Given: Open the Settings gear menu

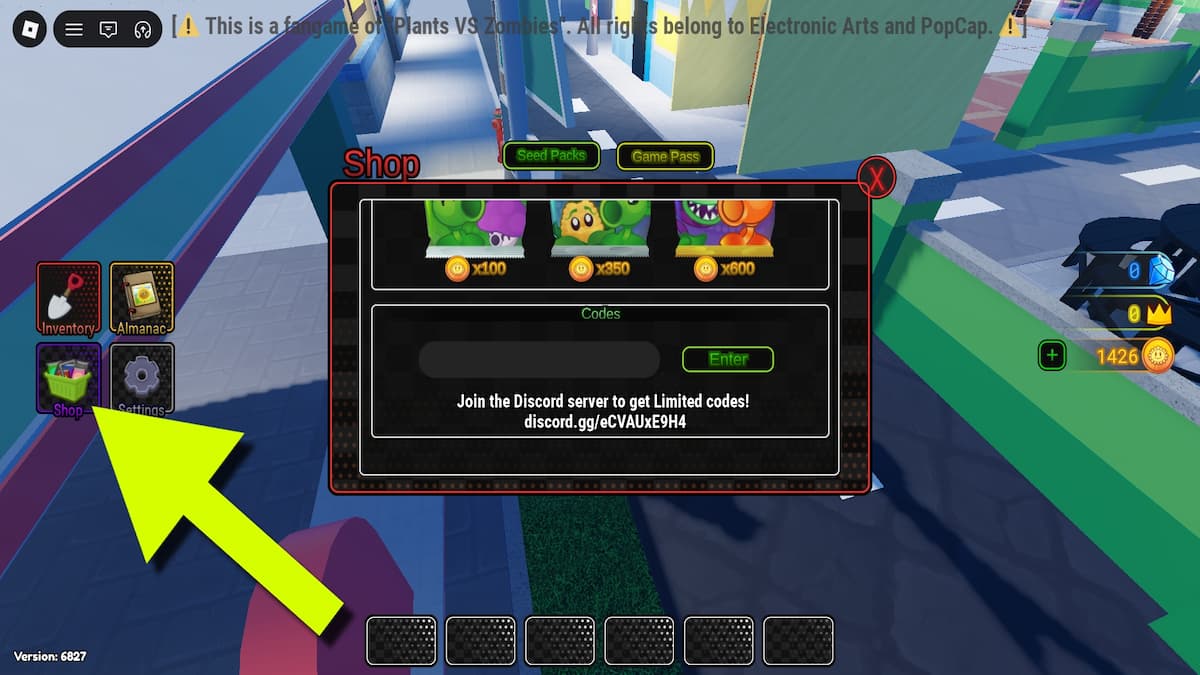Looking at the screenshot, I should pyautogui.click(x=142, y=379).
